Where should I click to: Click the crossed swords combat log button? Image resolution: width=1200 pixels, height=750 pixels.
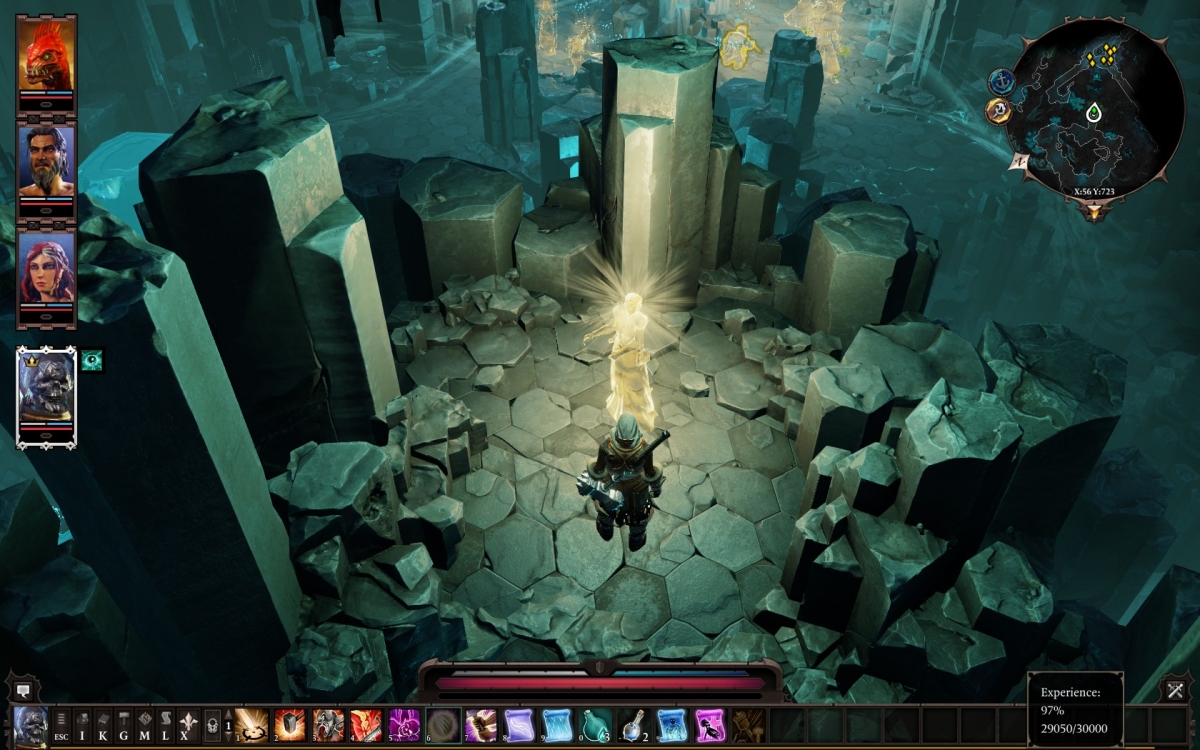[x=1175, y=689]
